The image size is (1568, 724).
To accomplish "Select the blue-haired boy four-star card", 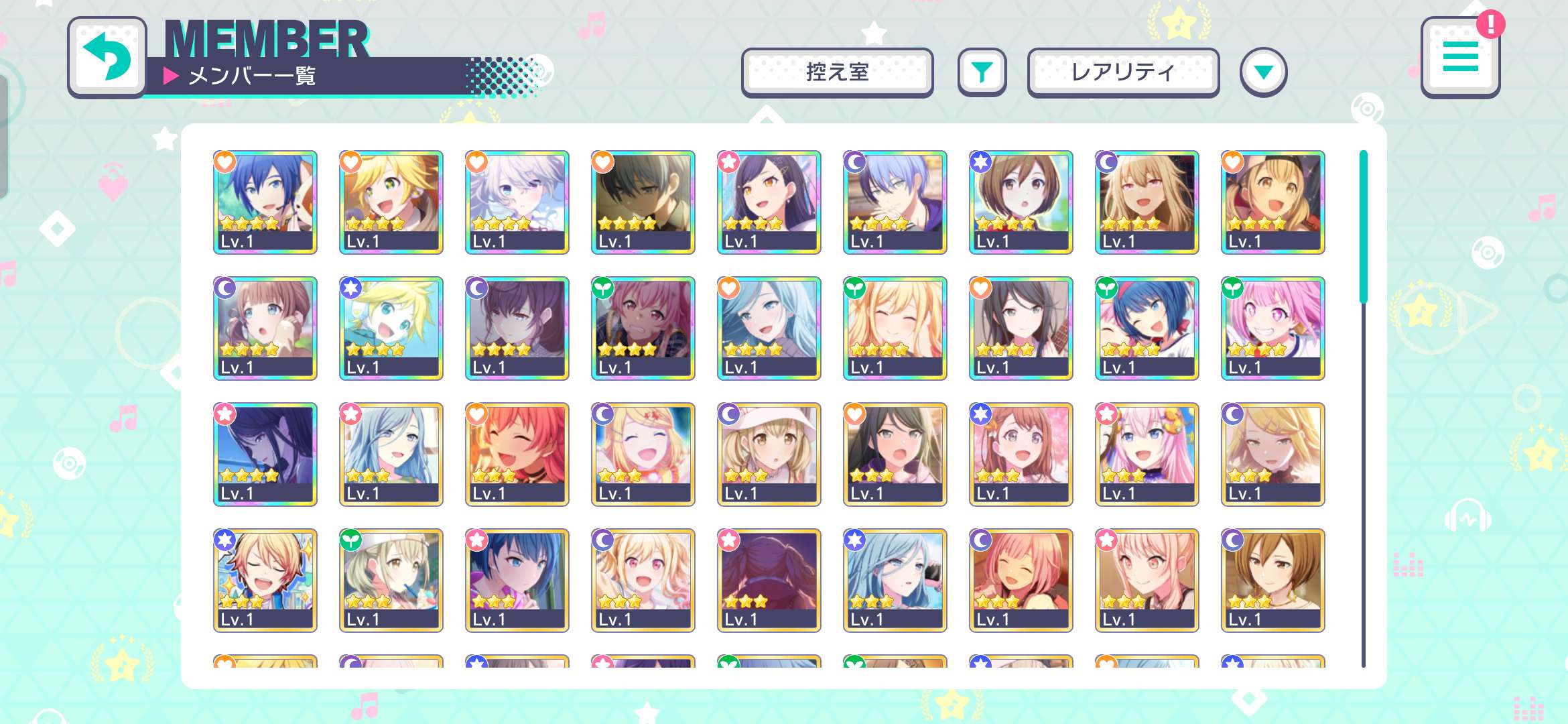I will pyautogui.click(x=265, y=202).
